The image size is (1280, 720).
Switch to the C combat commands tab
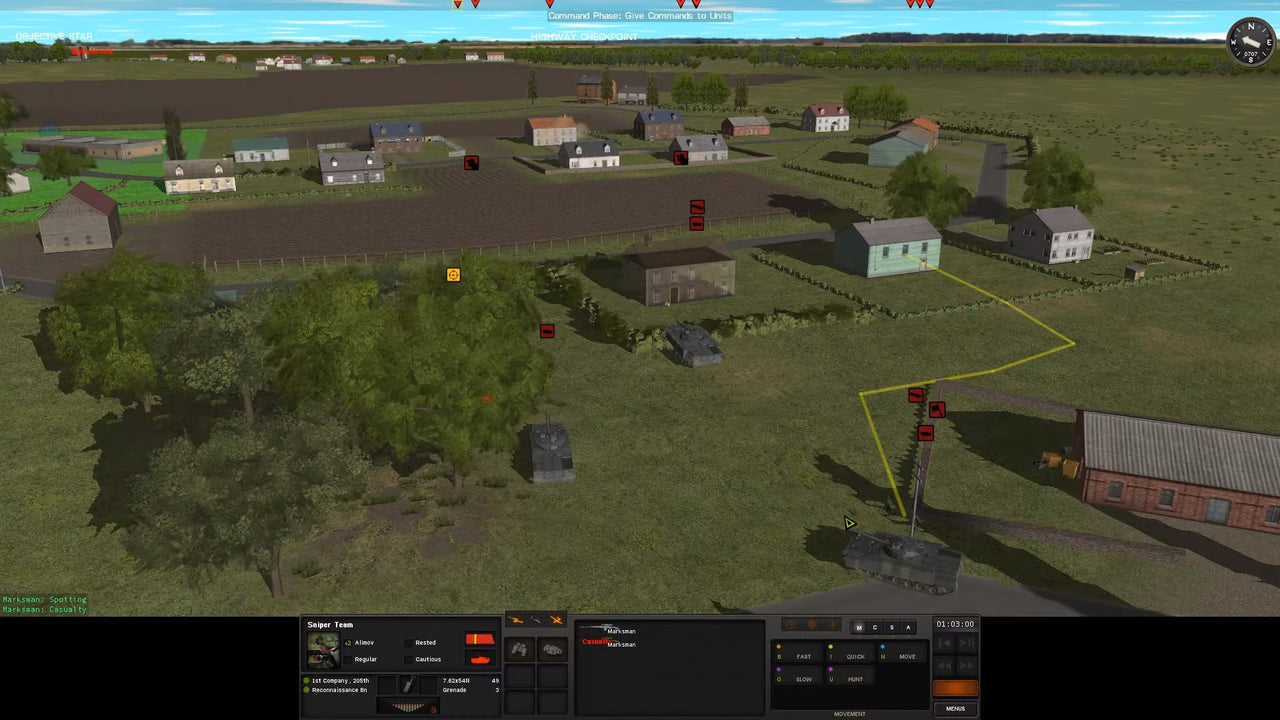pos(874,627)
